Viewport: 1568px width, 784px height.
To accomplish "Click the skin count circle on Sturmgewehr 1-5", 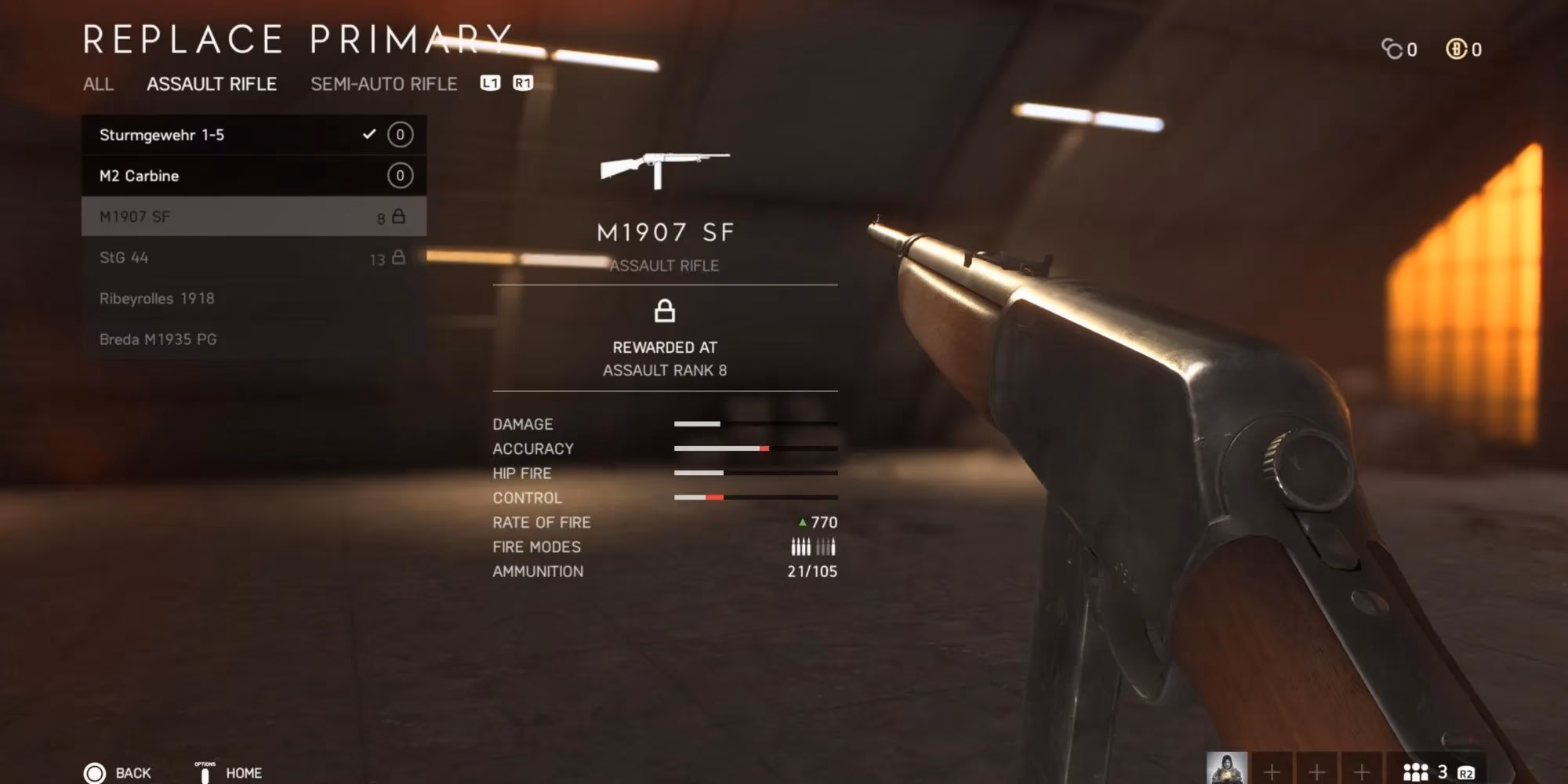I will [399, 134].
